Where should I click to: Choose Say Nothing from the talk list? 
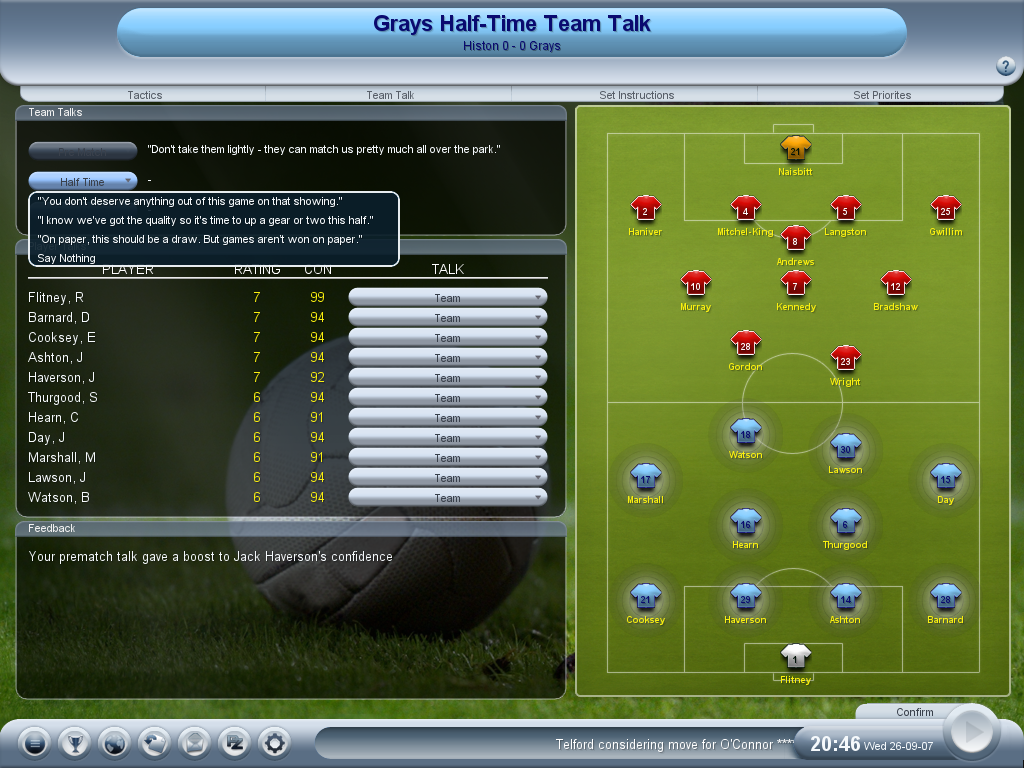click(66, 258)
